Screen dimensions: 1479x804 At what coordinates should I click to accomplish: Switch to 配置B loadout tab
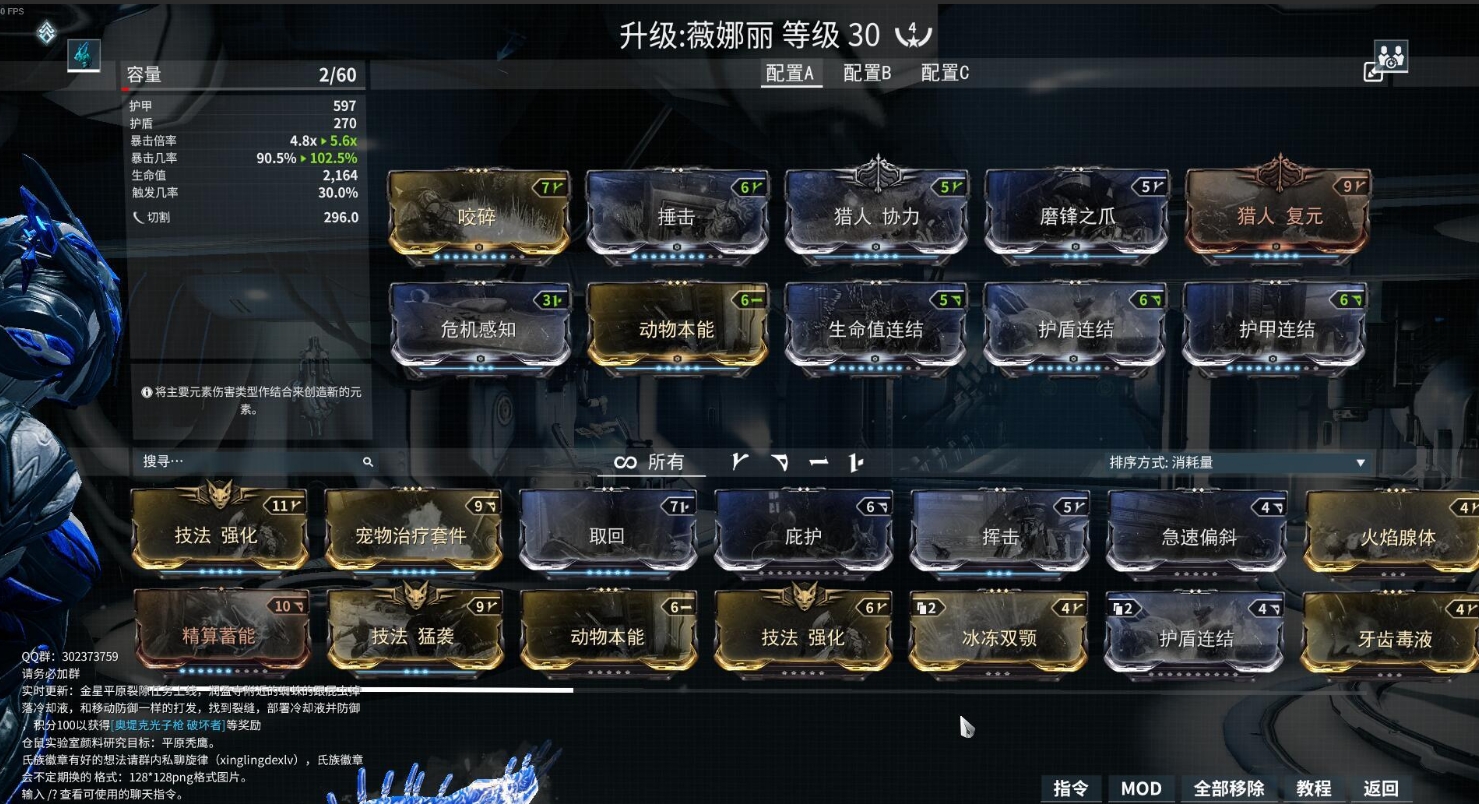tap(866, 73)
